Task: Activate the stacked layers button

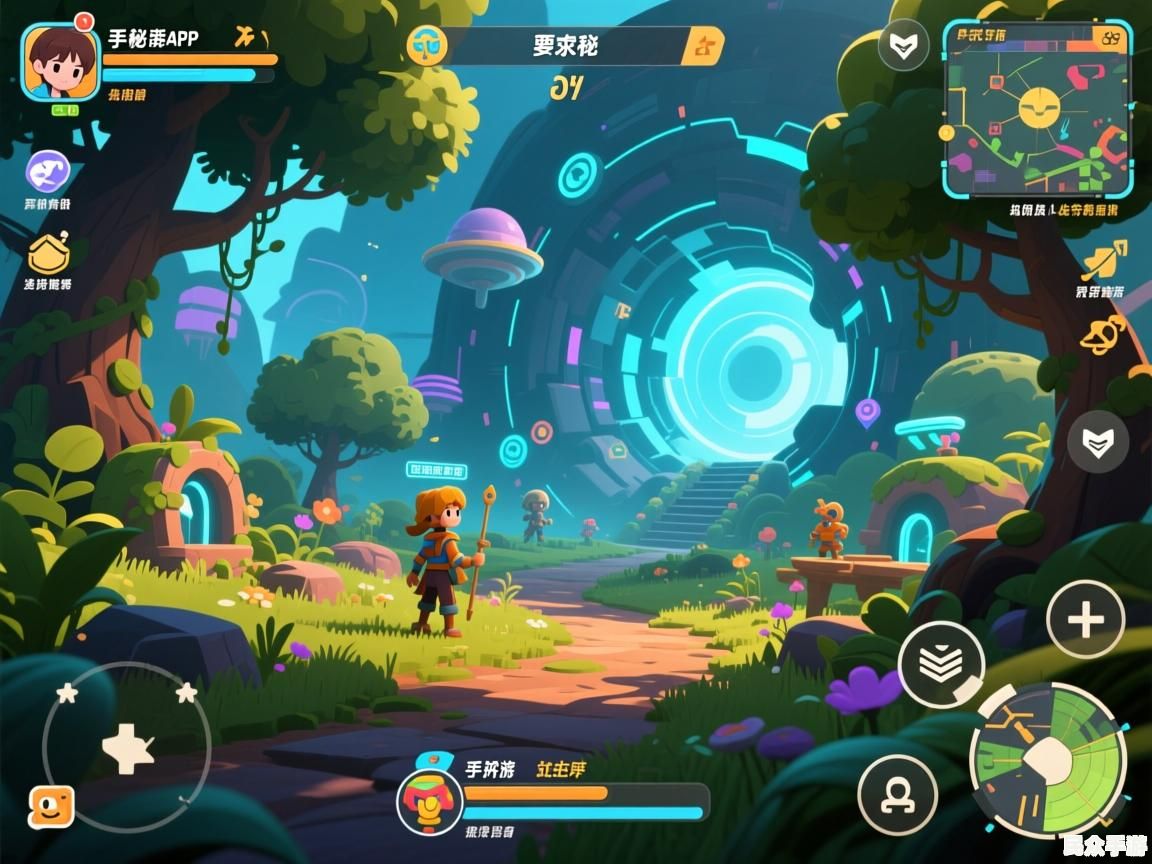Action: (x=941, y=664)
